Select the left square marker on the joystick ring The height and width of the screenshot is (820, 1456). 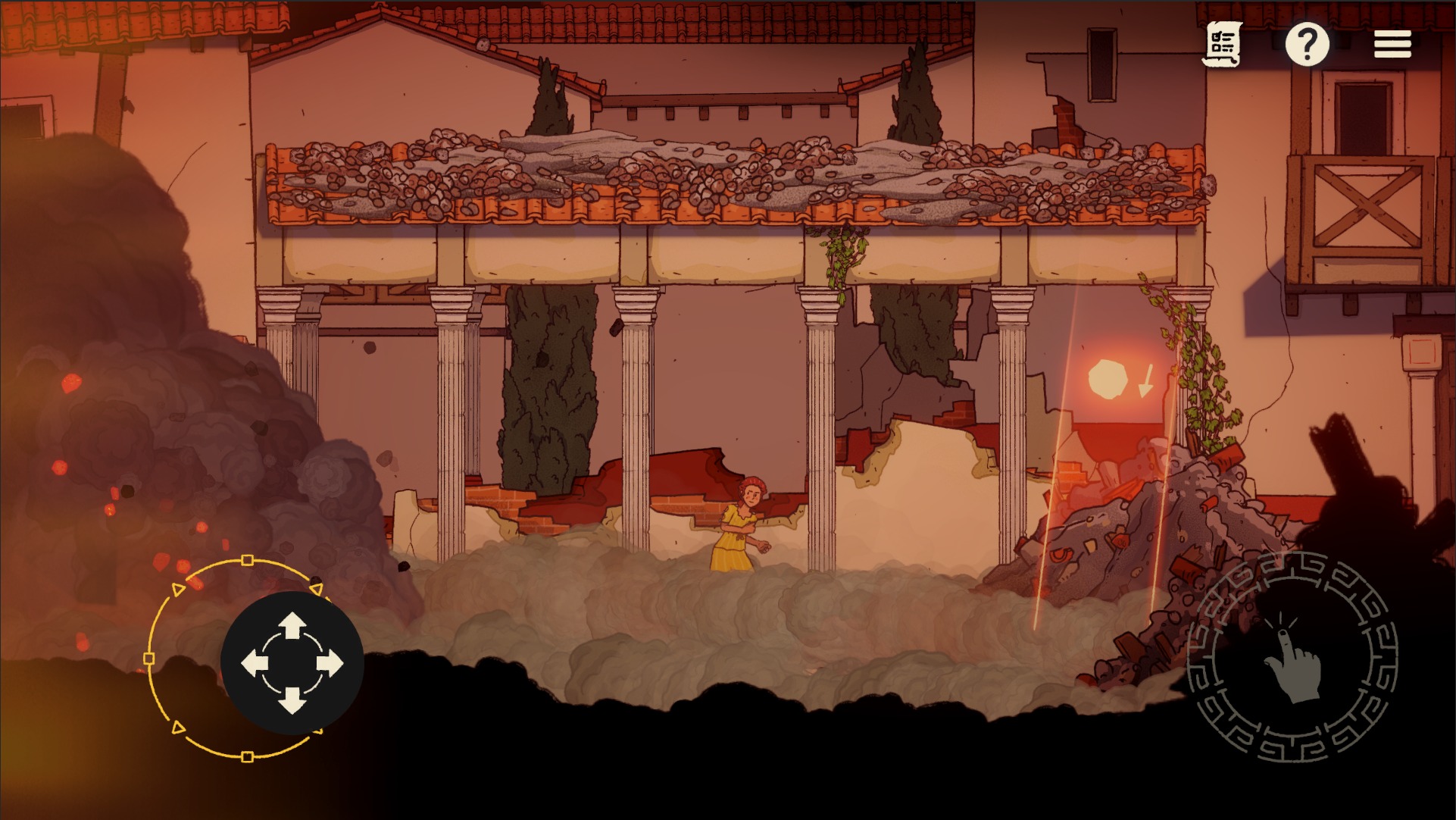149,659
